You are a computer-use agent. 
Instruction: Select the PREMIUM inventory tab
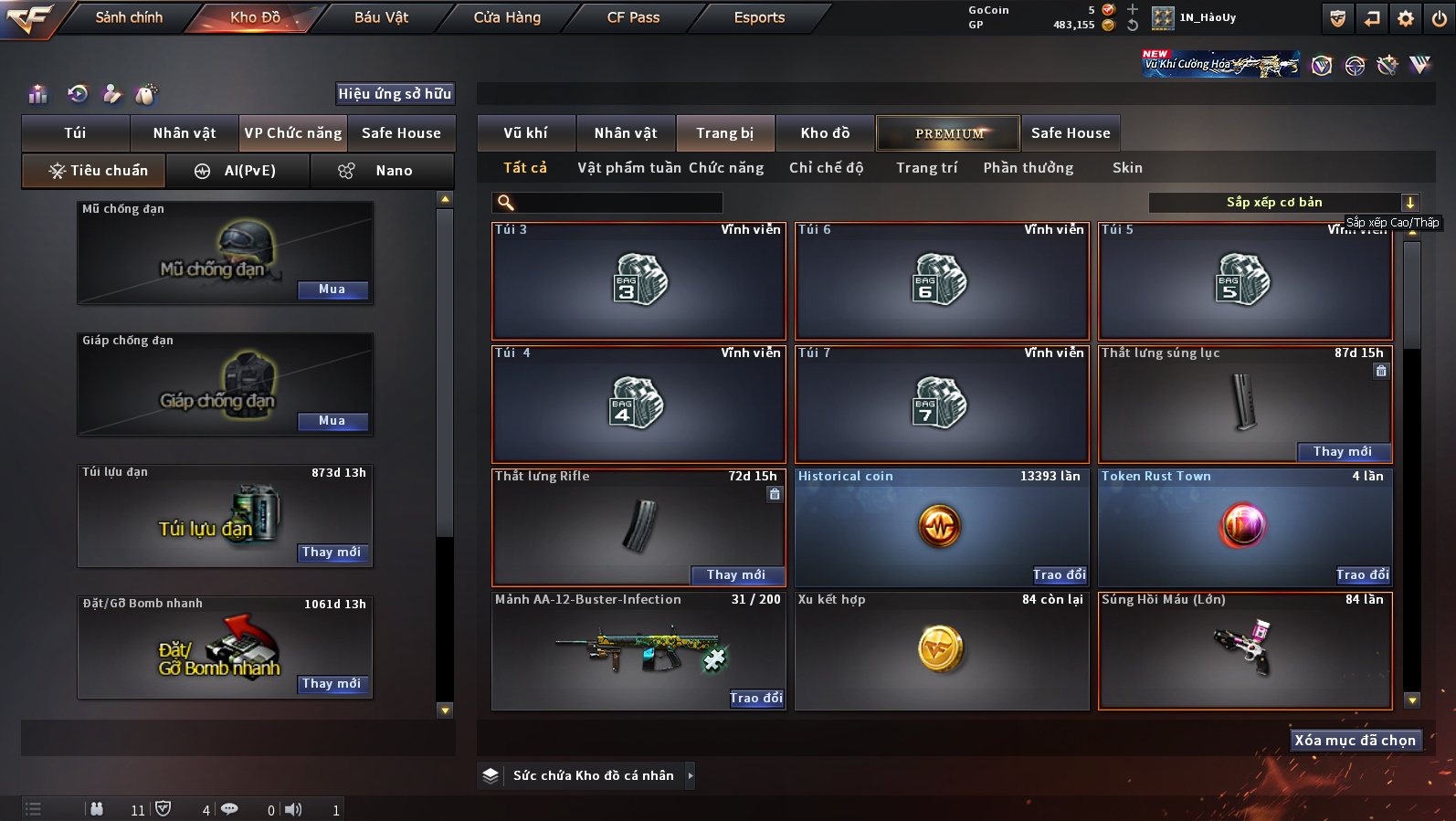(948, 133)
